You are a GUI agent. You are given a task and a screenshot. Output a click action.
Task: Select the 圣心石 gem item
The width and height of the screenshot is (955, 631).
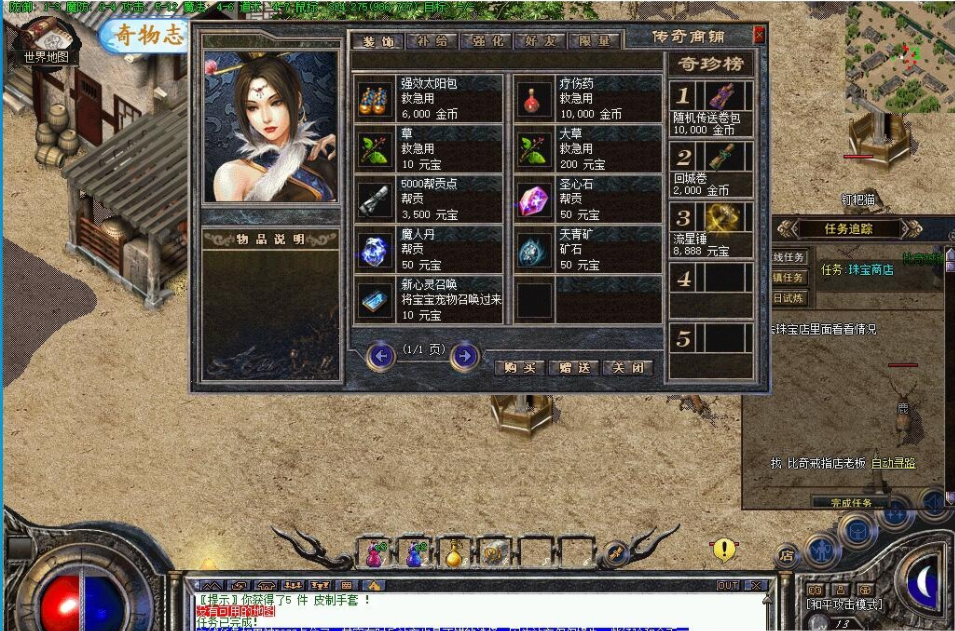click(x=589, y=199)
